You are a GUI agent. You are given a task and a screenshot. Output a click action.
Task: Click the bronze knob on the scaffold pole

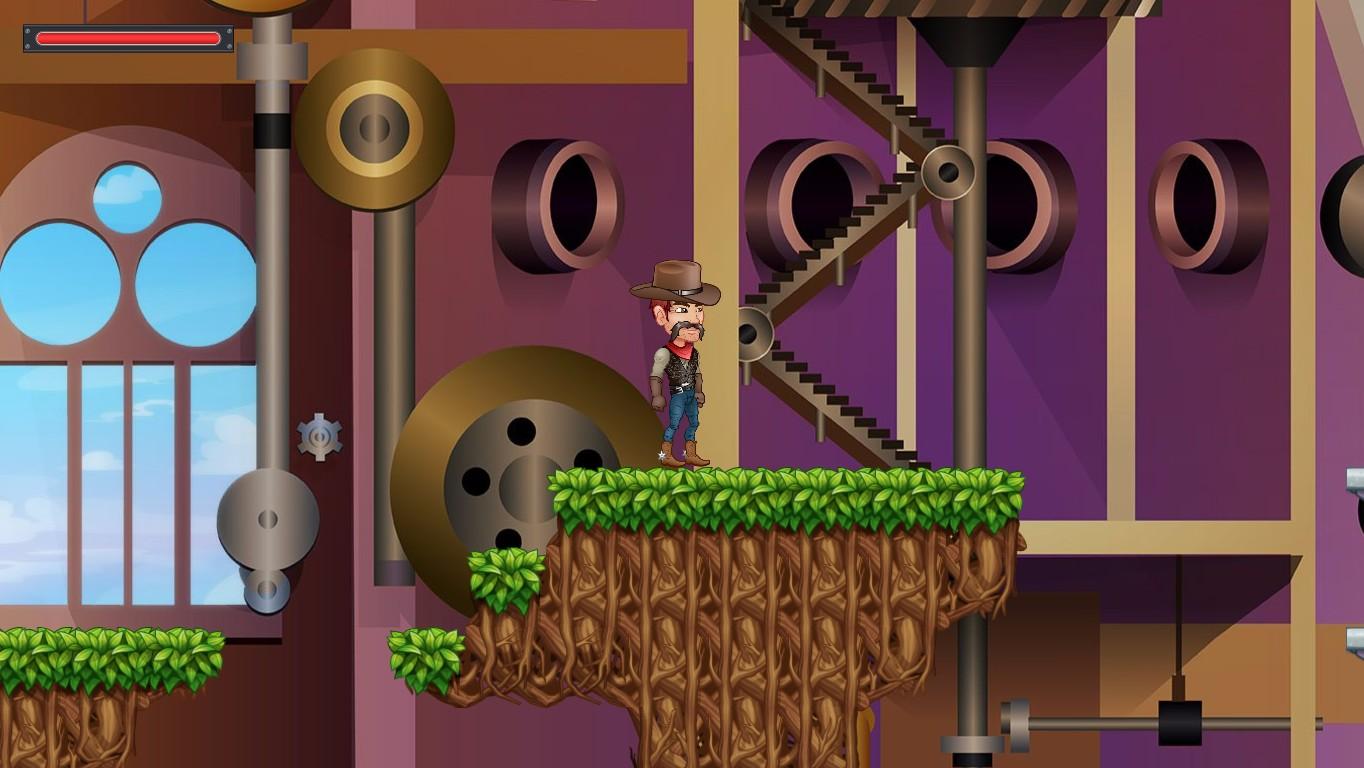950,170
